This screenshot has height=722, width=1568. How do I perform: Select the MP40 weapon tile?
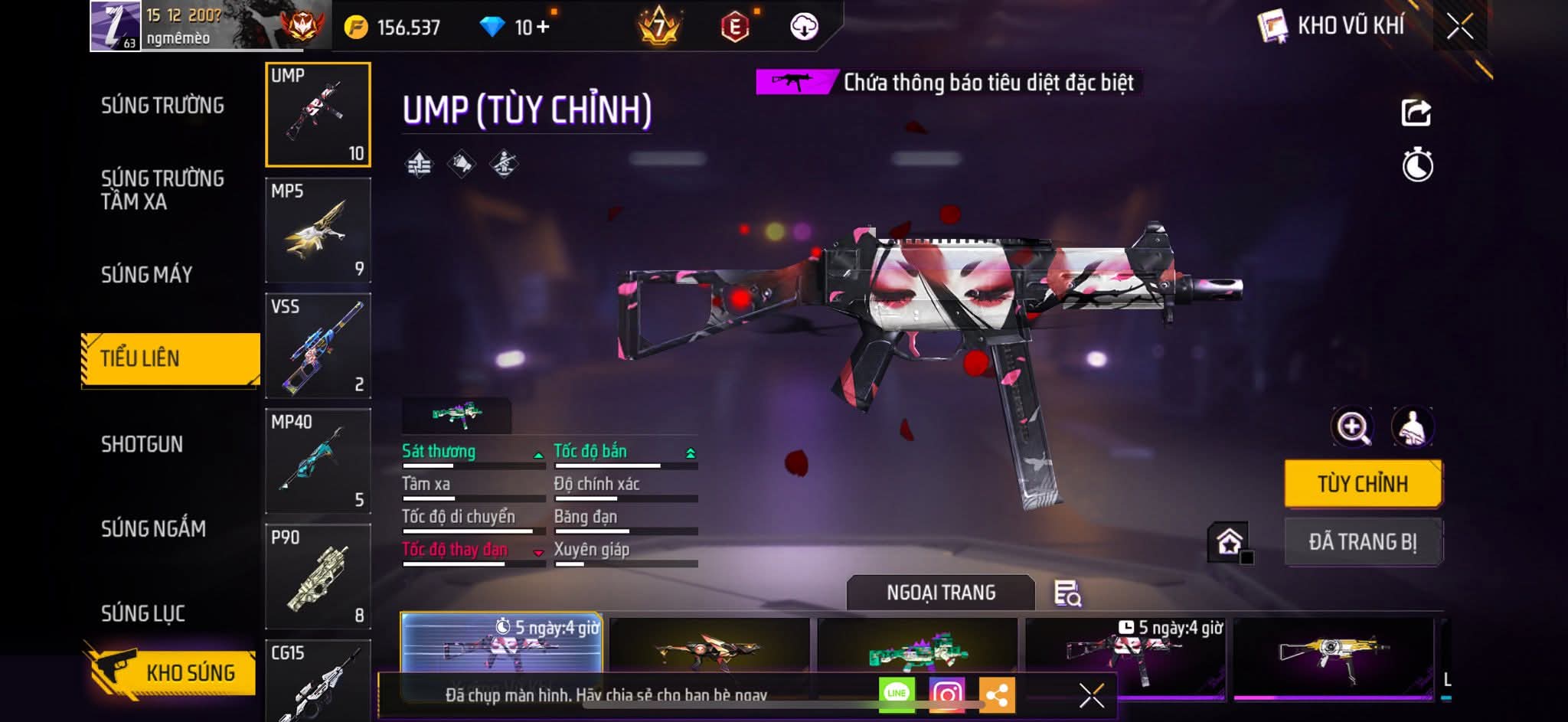318,461
